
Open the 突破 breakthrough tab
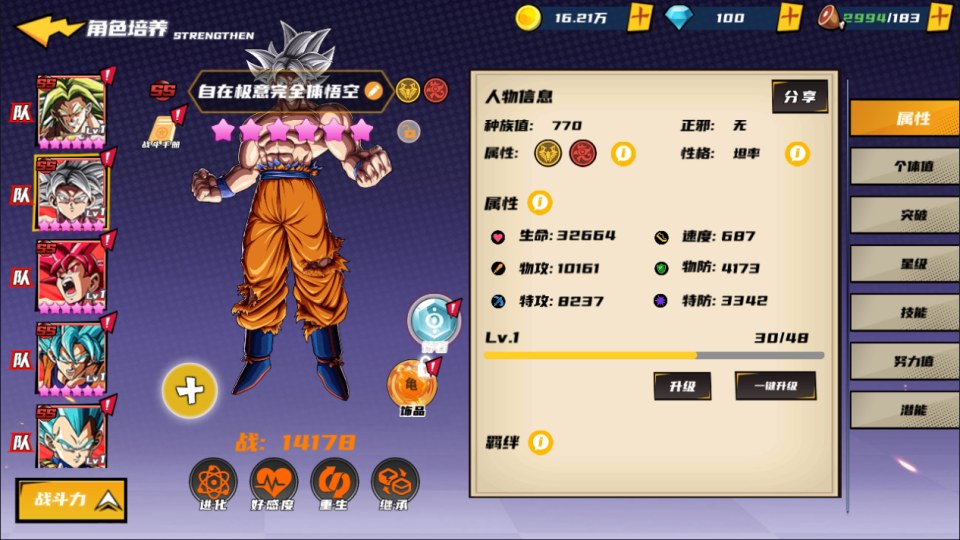[x=904, y=215]
